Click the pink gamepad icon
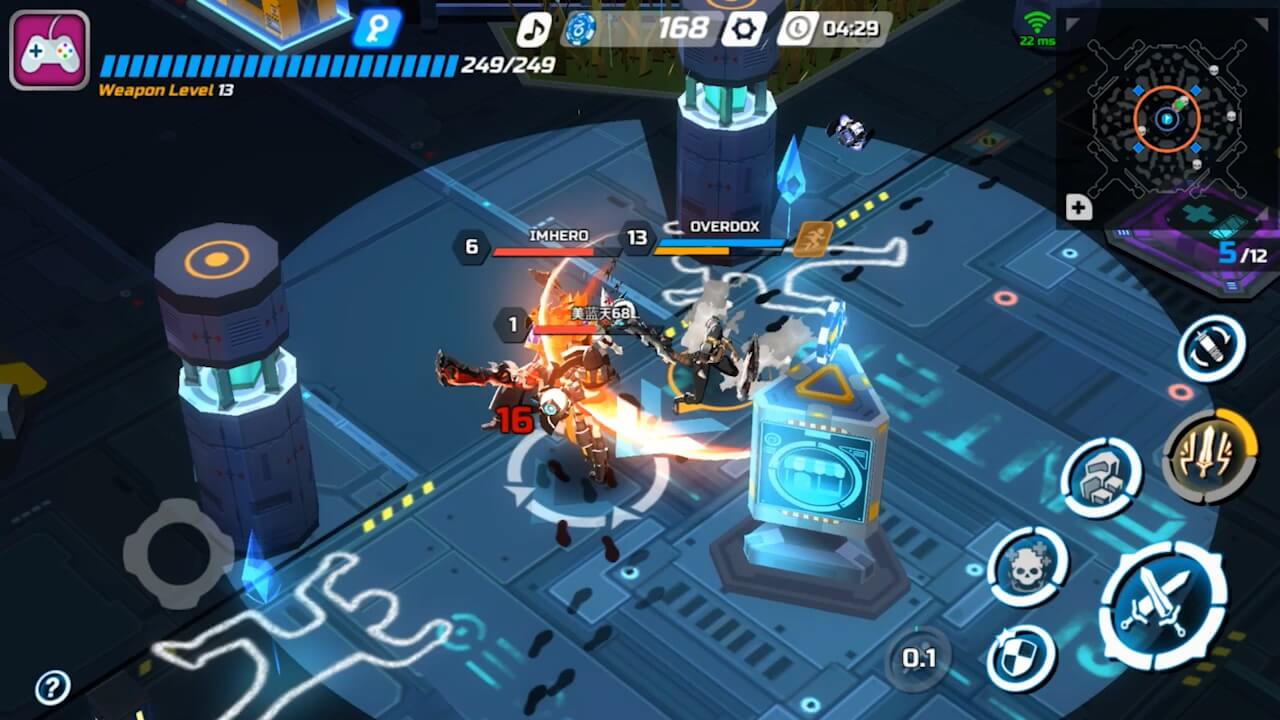1280x720 pixels. tap(50, 50)
